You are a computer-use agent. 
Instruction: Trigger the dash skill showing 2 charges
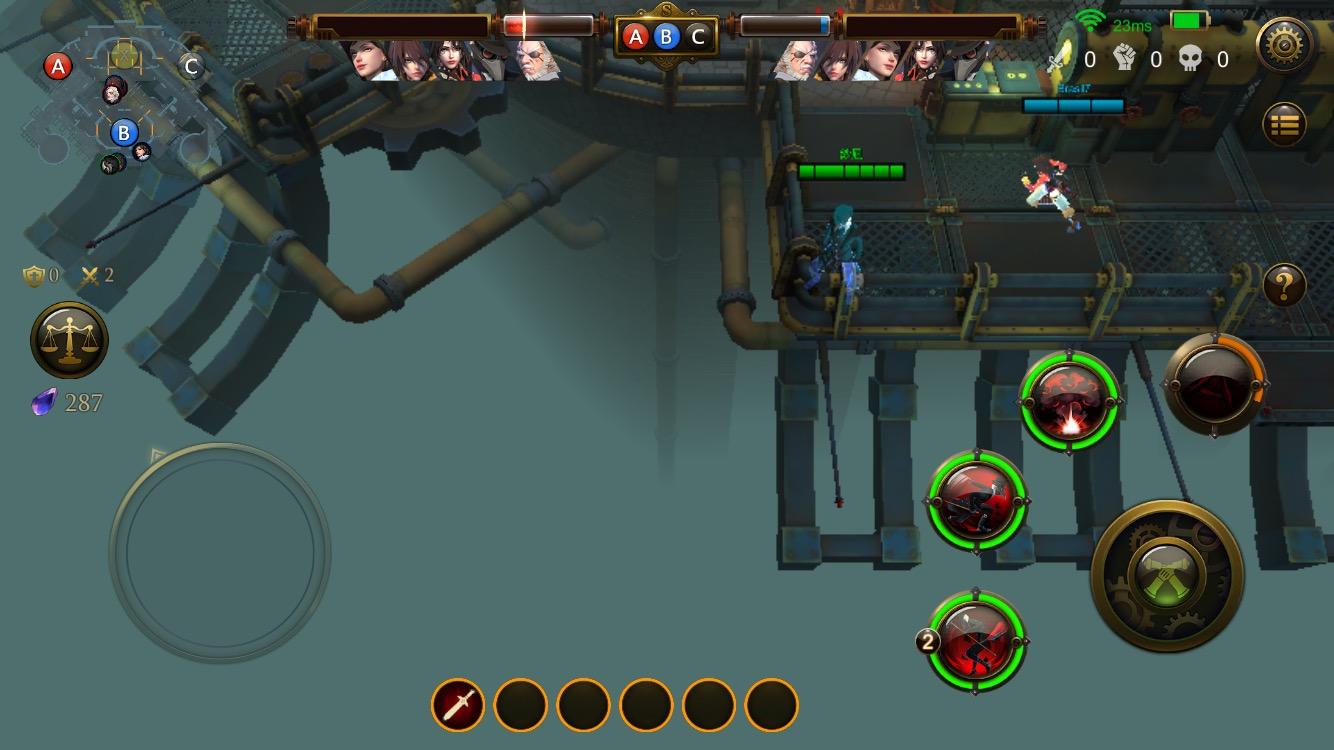[x=976, y=640]
